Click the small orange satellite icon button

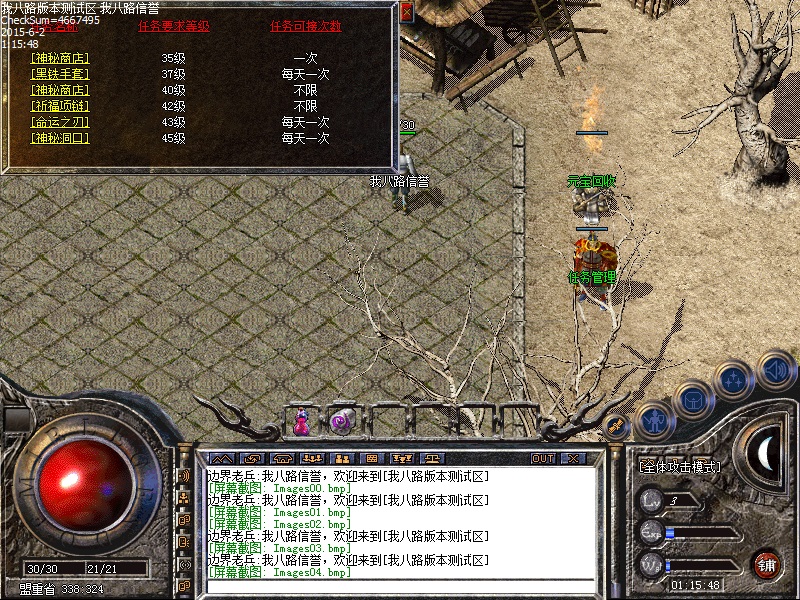click(x=617, y=425)
